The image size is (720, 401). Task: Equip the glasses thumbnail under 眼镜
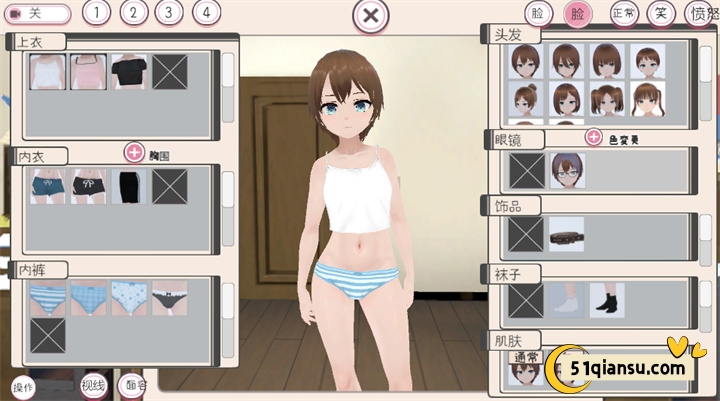(568, 170)
